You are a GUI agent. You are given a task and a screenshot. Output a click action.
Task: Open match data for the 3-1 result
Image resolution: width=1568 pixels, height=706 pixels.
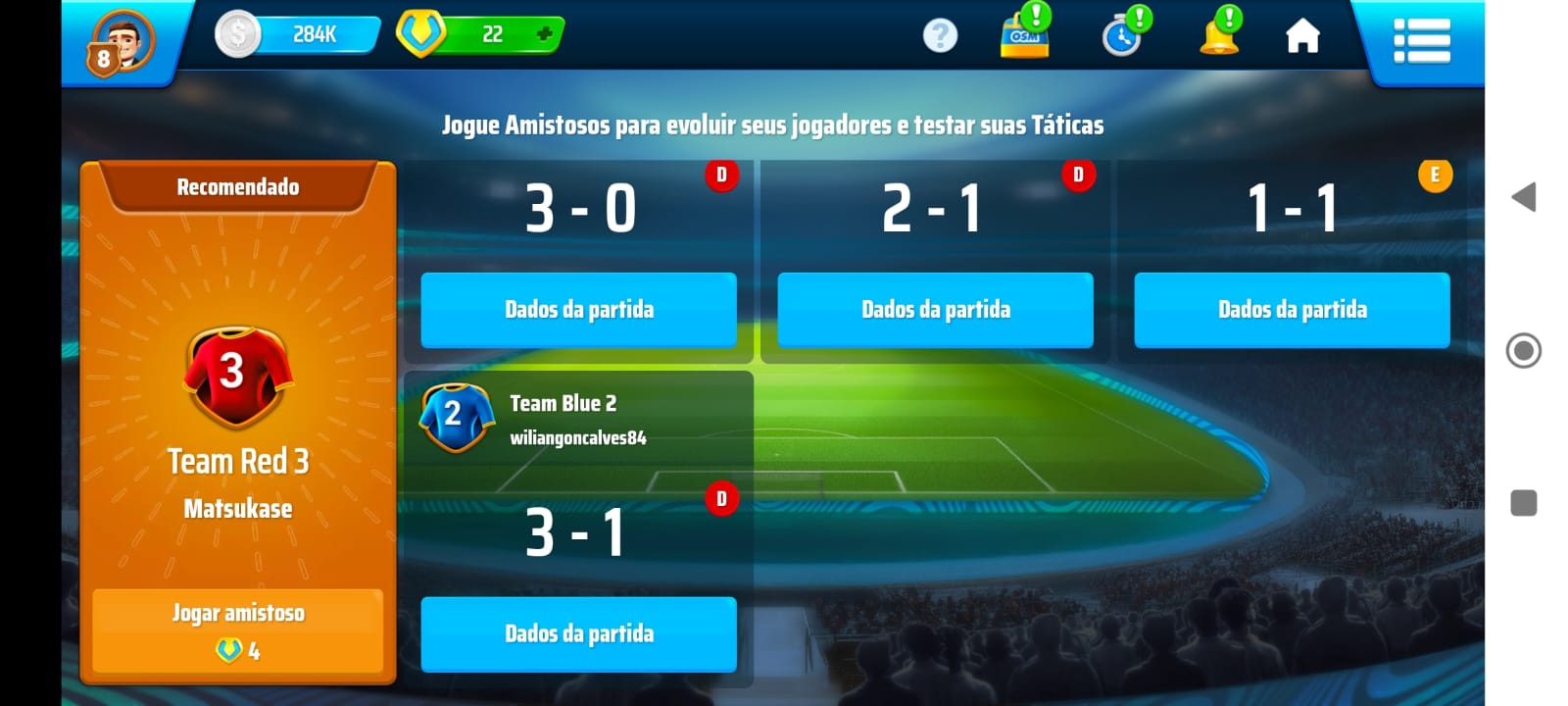(x=579, y=634)
